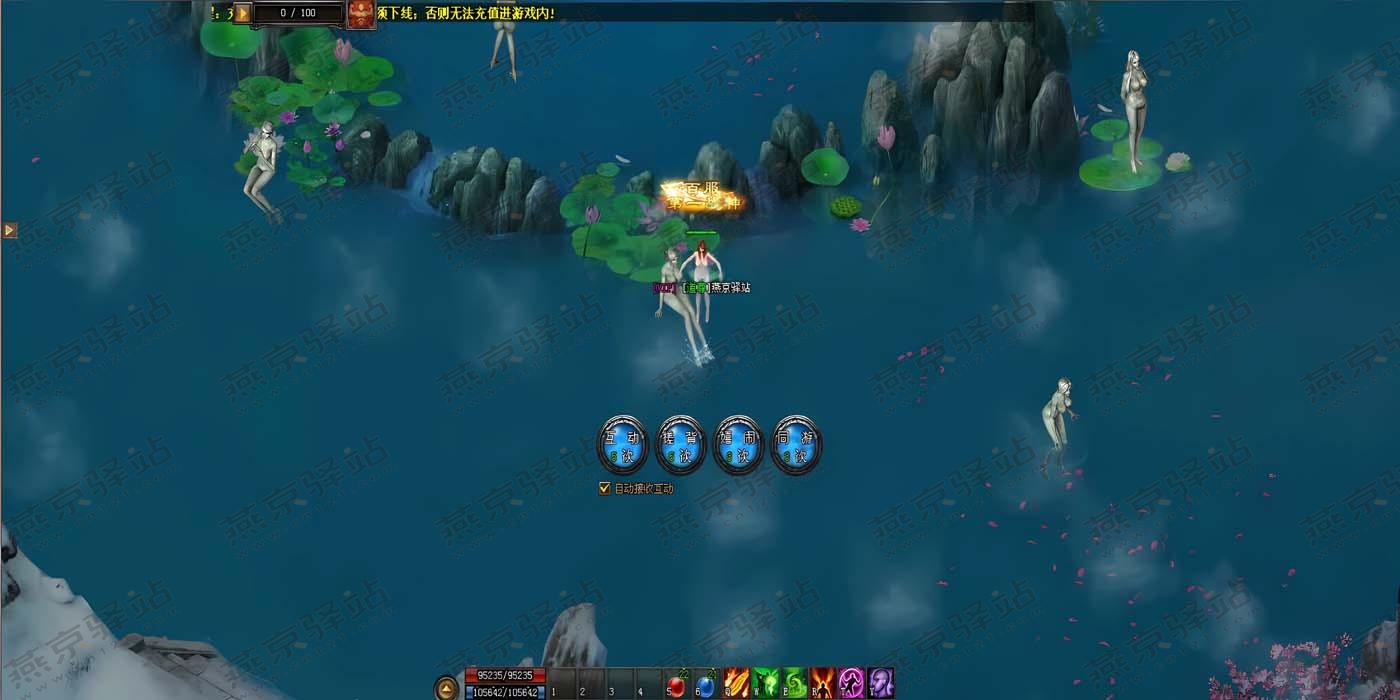The width and height of the screenshot is (1400, 700).
Task: Click the gold arrow beside the 0/100 counter
Action: point(242,13)
